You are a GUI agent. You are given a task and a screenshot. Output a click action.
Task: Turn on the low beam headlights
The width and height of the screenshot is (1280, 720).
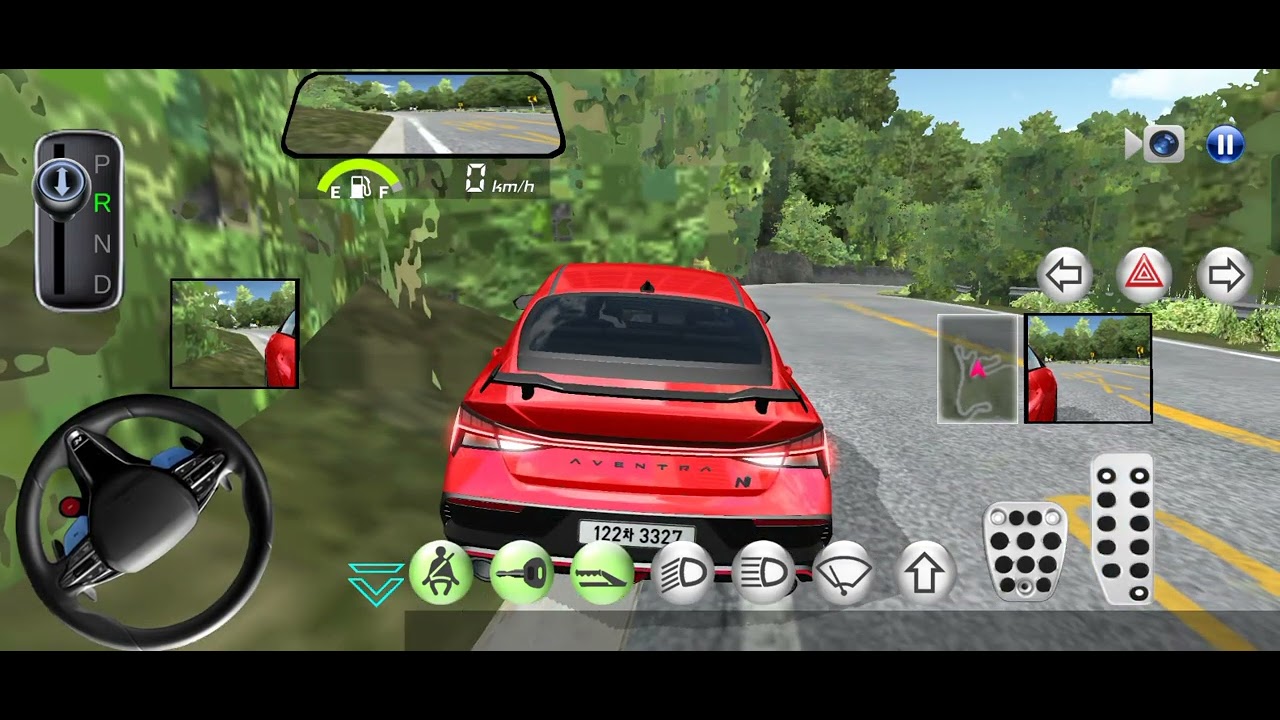(682, 573)
